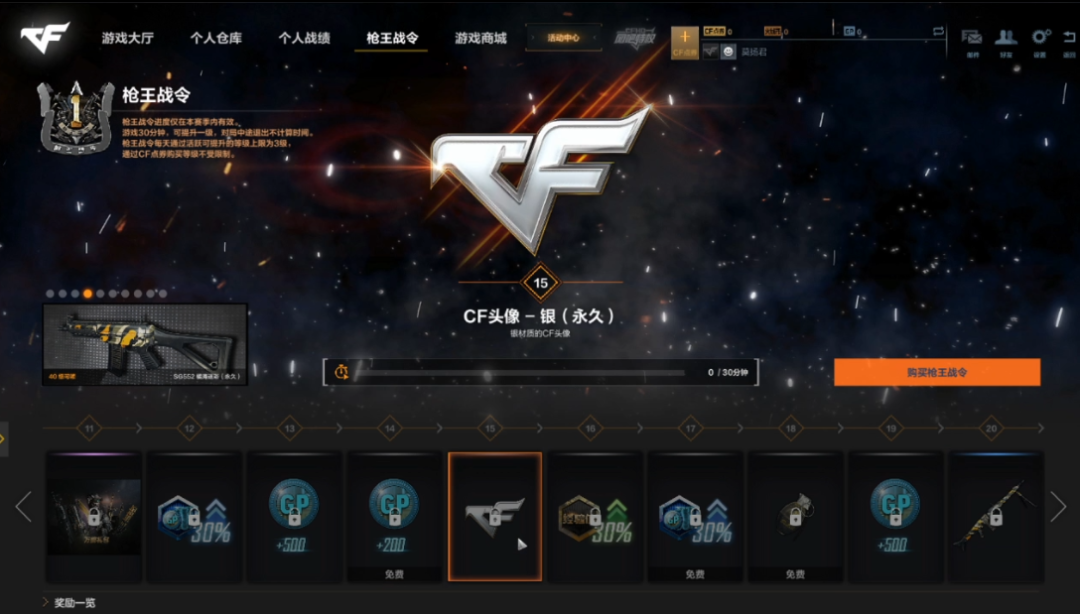Open the 活动中心 event center
The width and height of the screenshot is (1080, 614).
[563, 39]
